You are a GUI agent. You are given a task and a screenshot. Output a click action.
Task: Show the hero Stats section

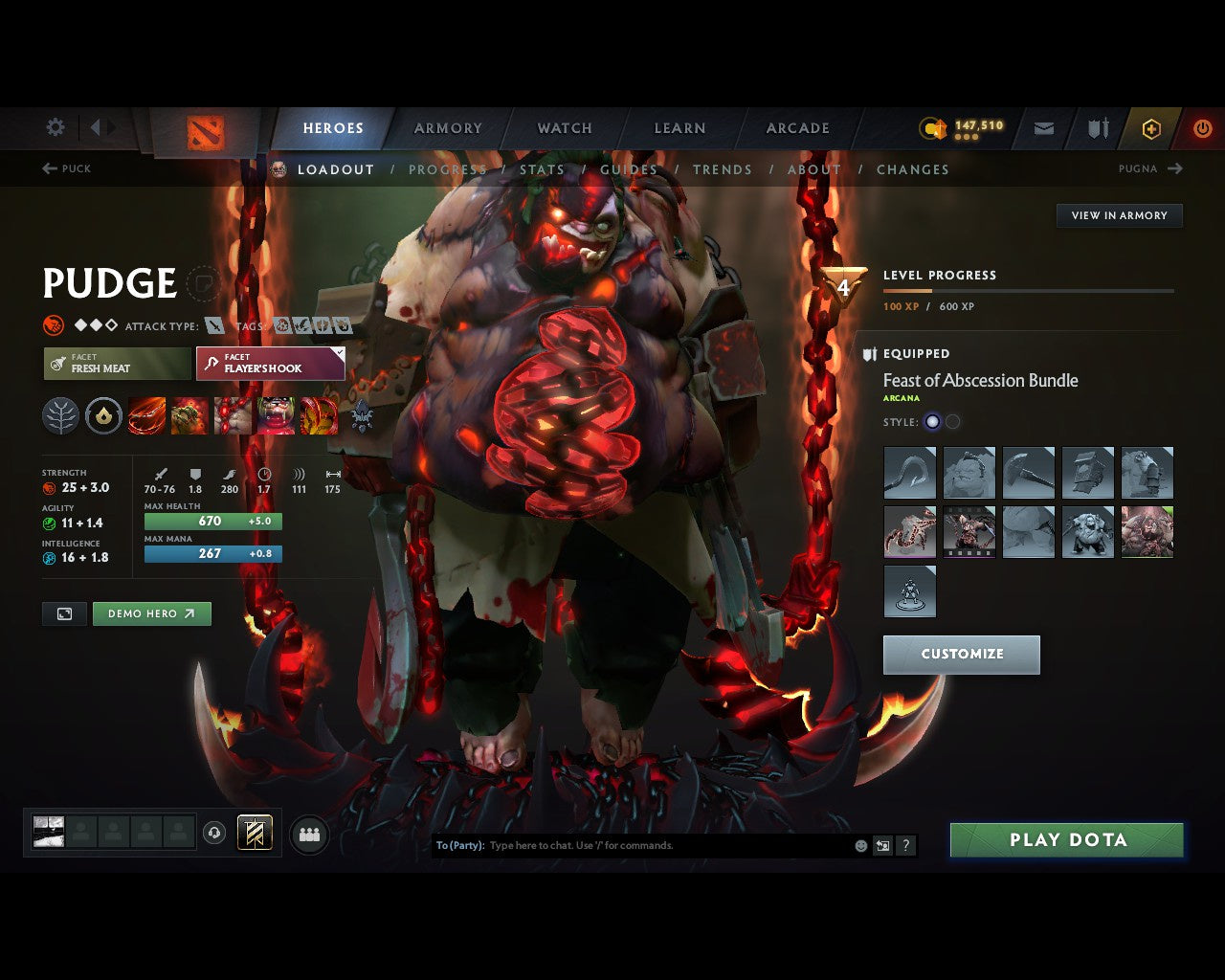(x=542, y=169)
